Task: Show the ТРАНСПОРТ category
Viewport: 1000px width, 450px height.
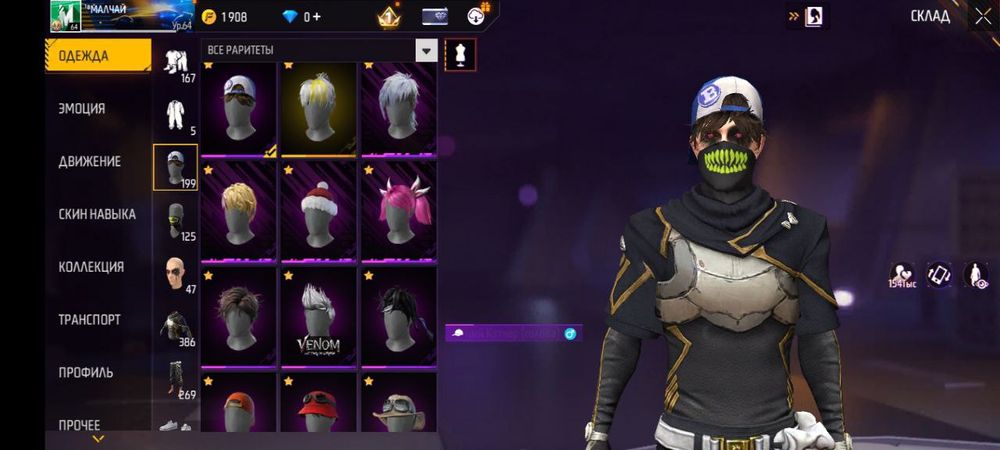Action: click(x=89, y=320)
